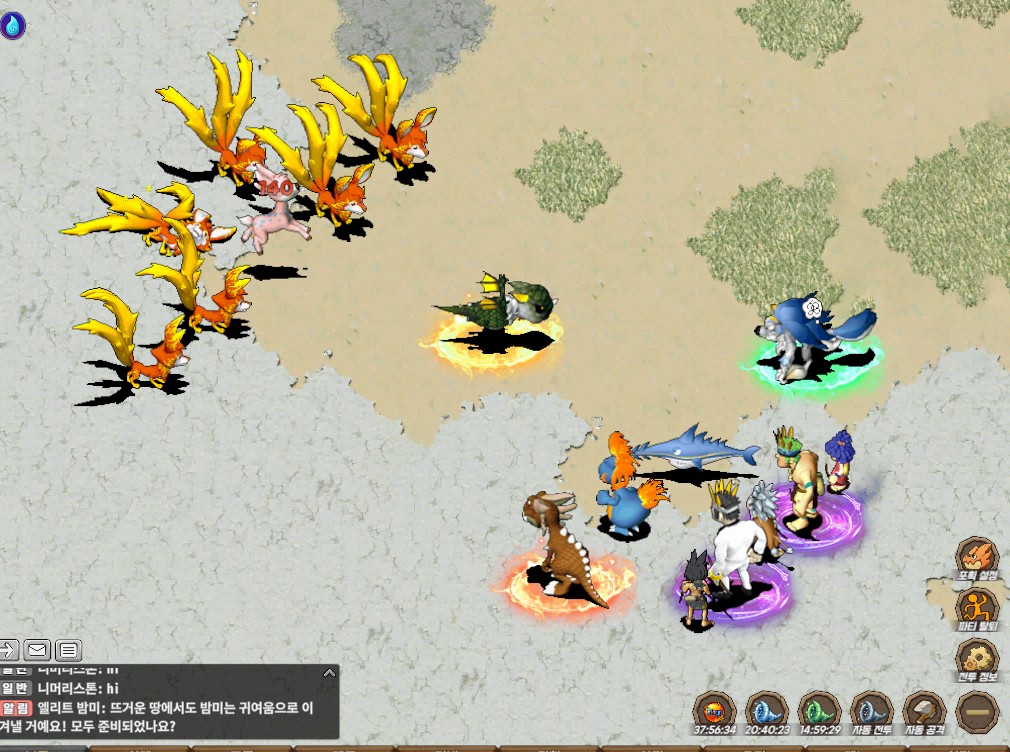Expand the chat window with the up arrow
The height and width of the screenshot is (752, 1010).
coord(327,675)
